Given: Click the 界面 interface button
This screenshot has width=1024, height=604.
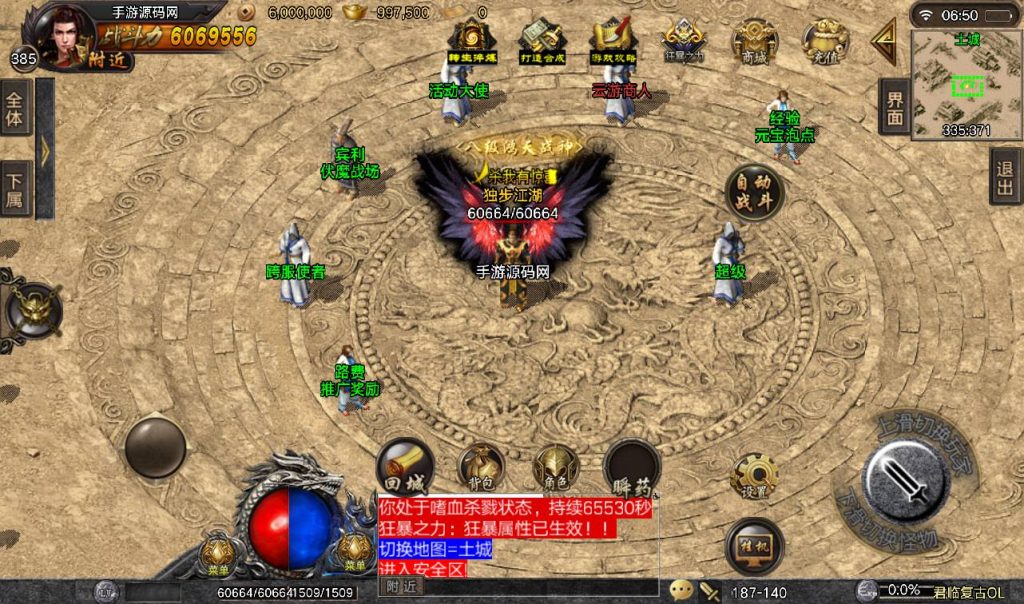Looking at the screenshot, I should (x=895, y=107).
